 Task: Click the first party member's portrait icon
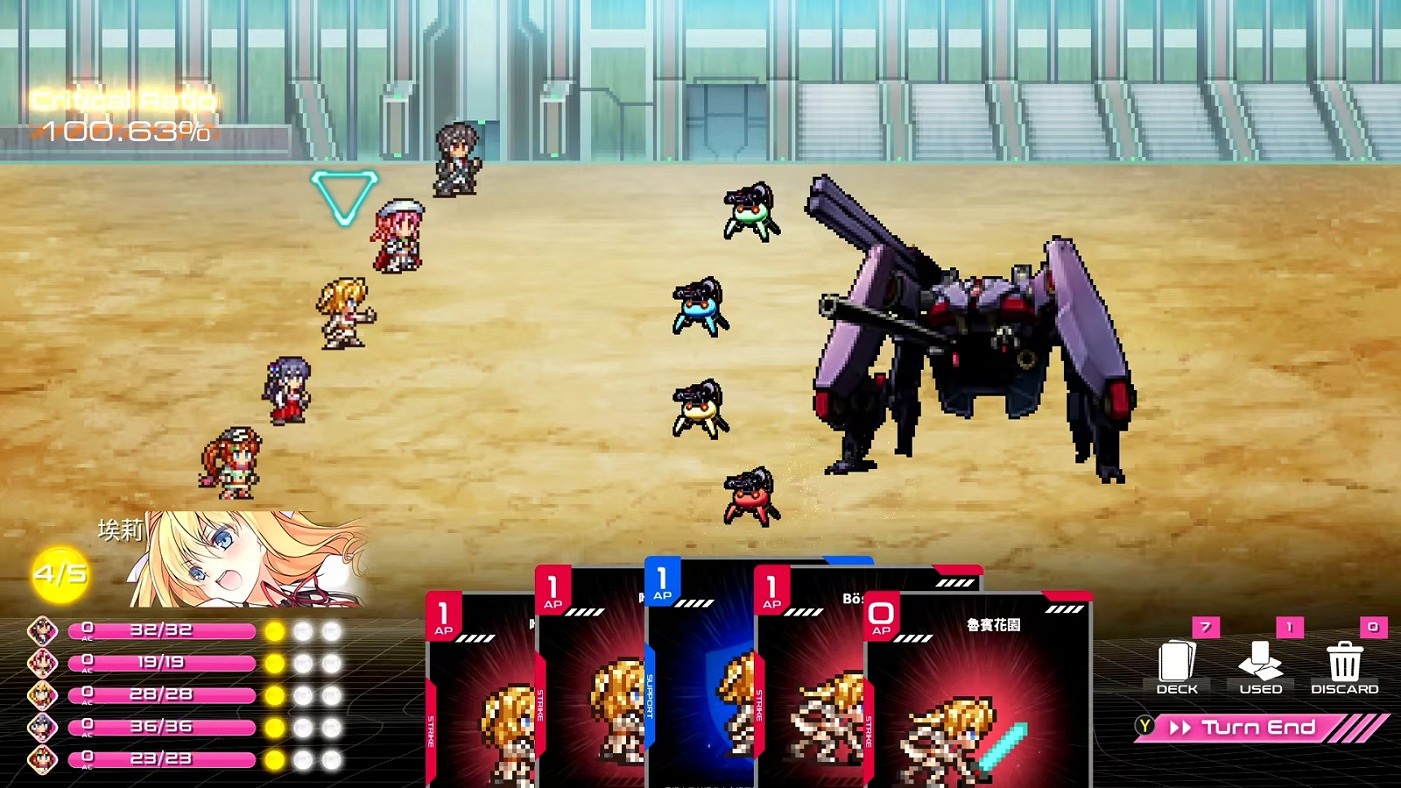[x=42, y=631]
